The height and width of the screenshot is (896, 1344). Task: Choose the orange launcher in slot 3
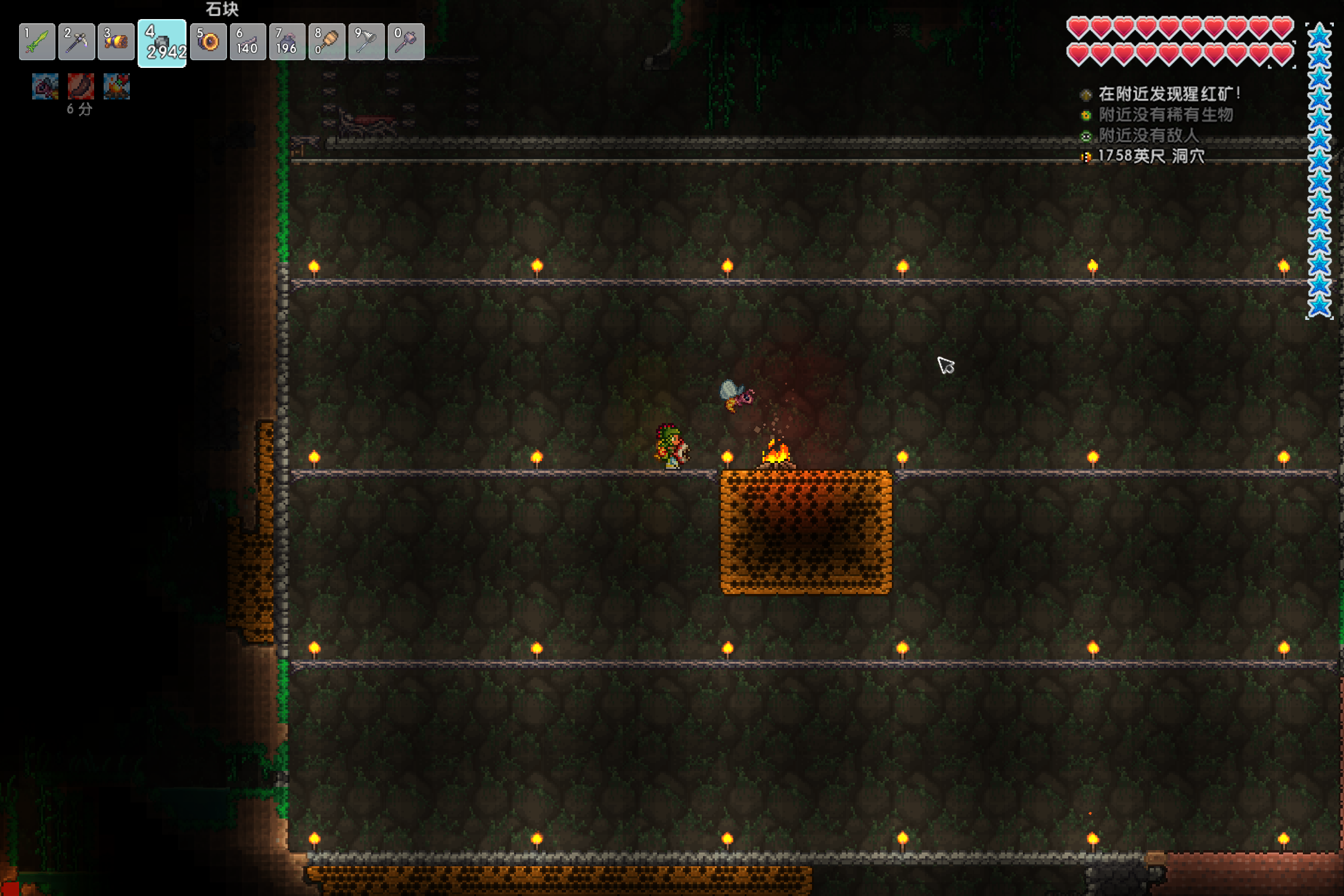tap(116, 42)
